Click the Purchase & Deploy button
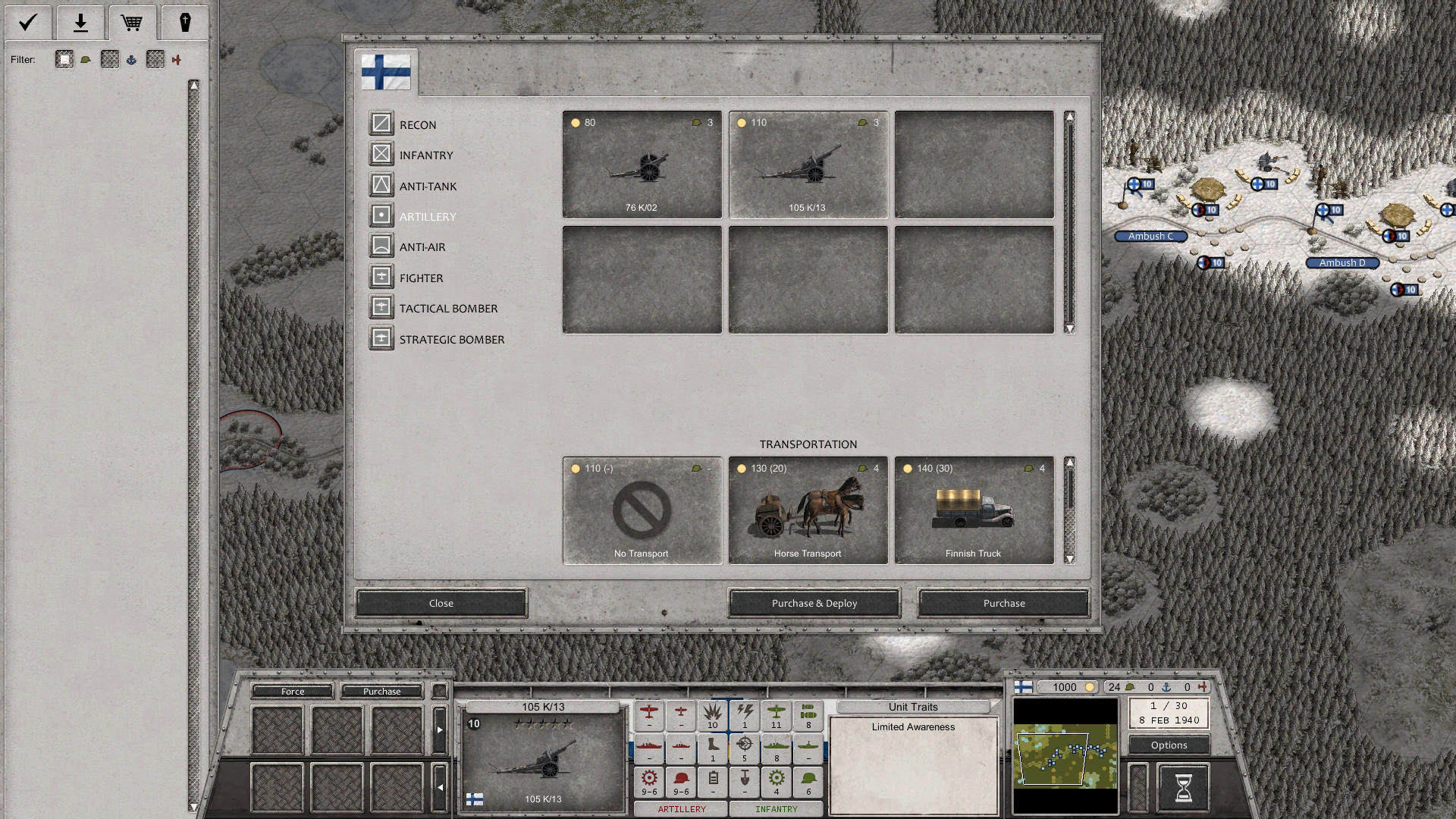The image size is (1456, 819). 813,603
